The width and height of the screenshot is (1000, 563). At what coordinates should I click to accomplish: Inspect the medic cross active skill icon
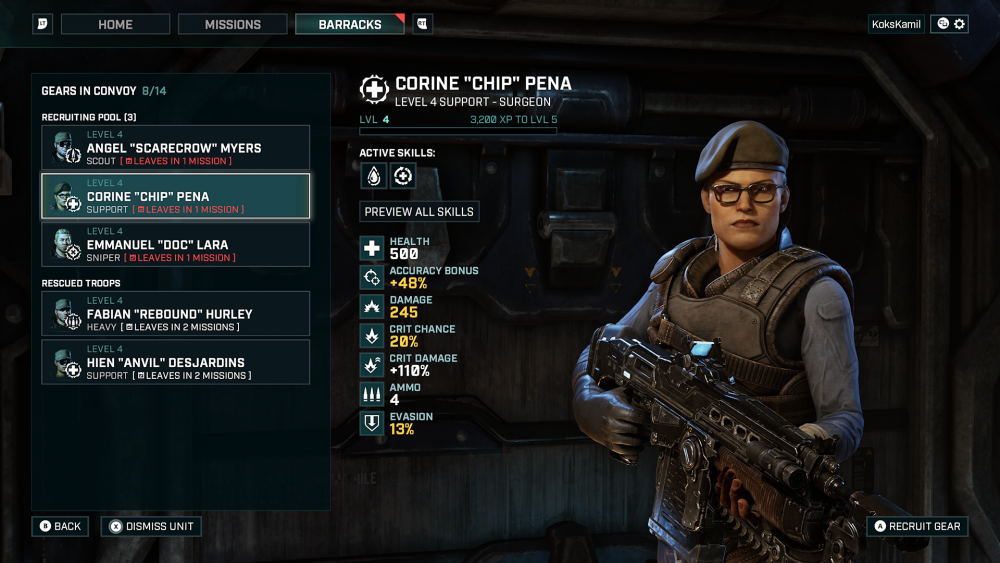(403, 176)
